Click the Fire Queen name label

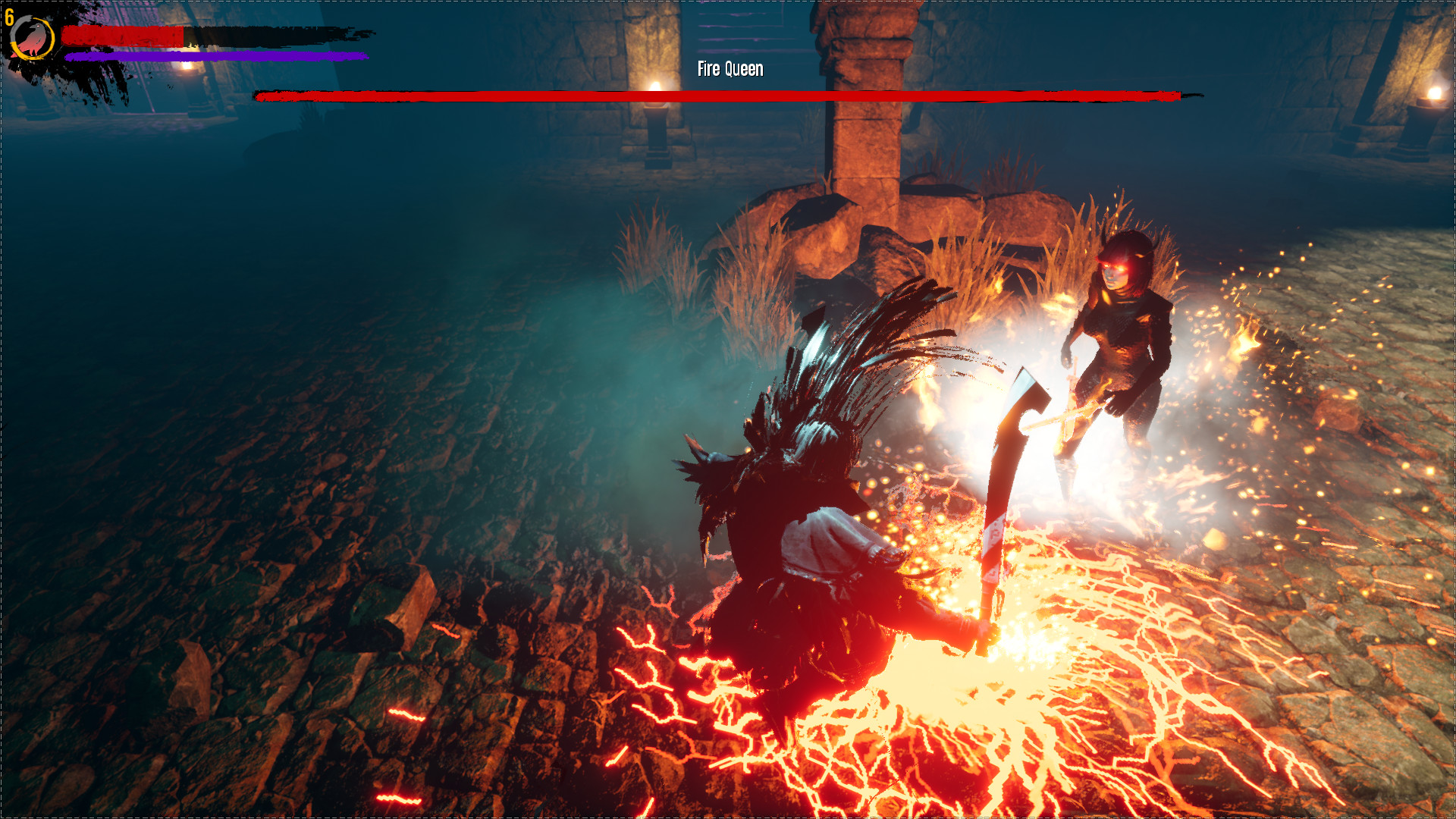(728, 69)
